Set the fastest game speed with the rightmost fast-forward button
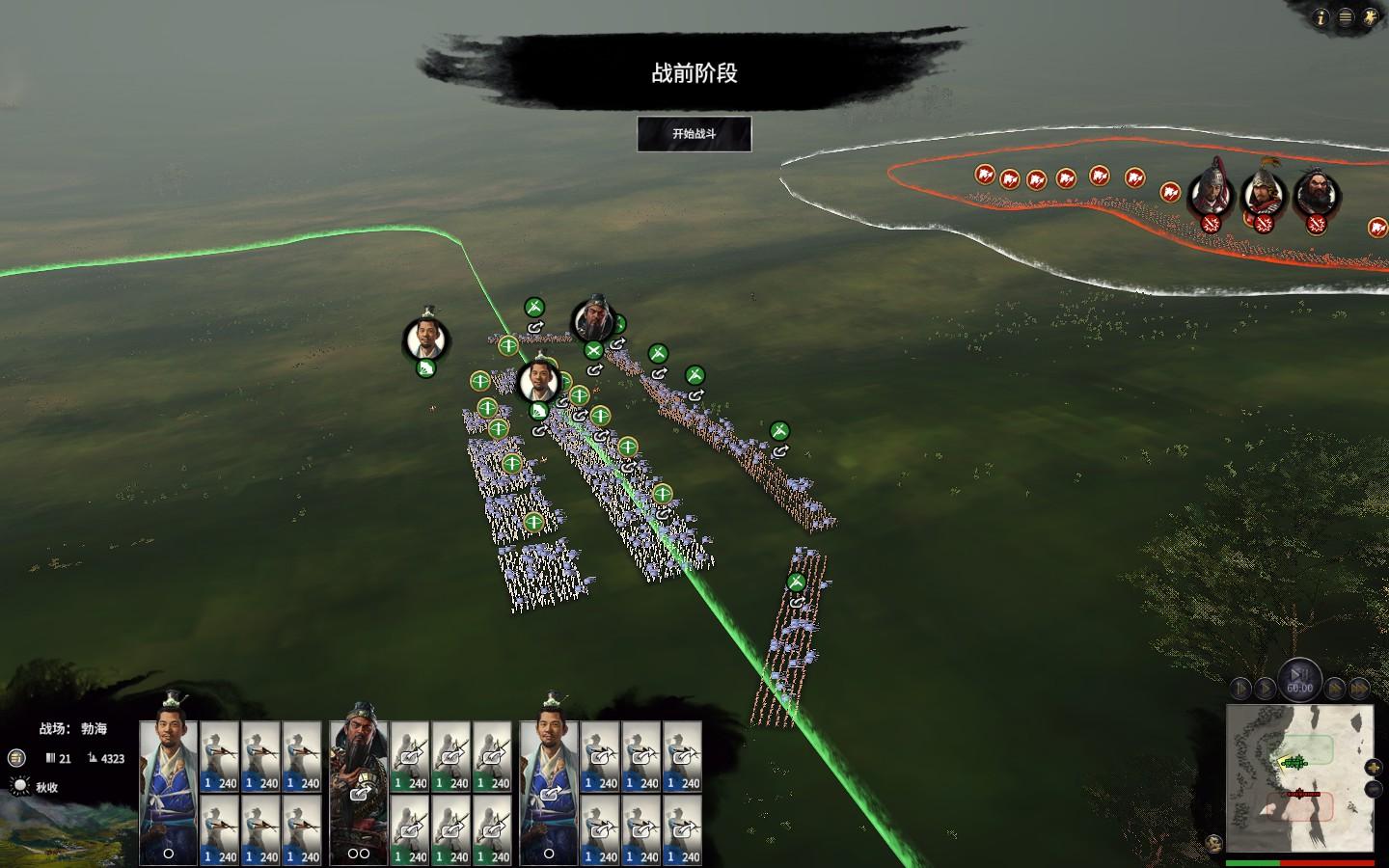Screen dimensions: 1389x868 pyautogui.click(x=1359, y=689)
